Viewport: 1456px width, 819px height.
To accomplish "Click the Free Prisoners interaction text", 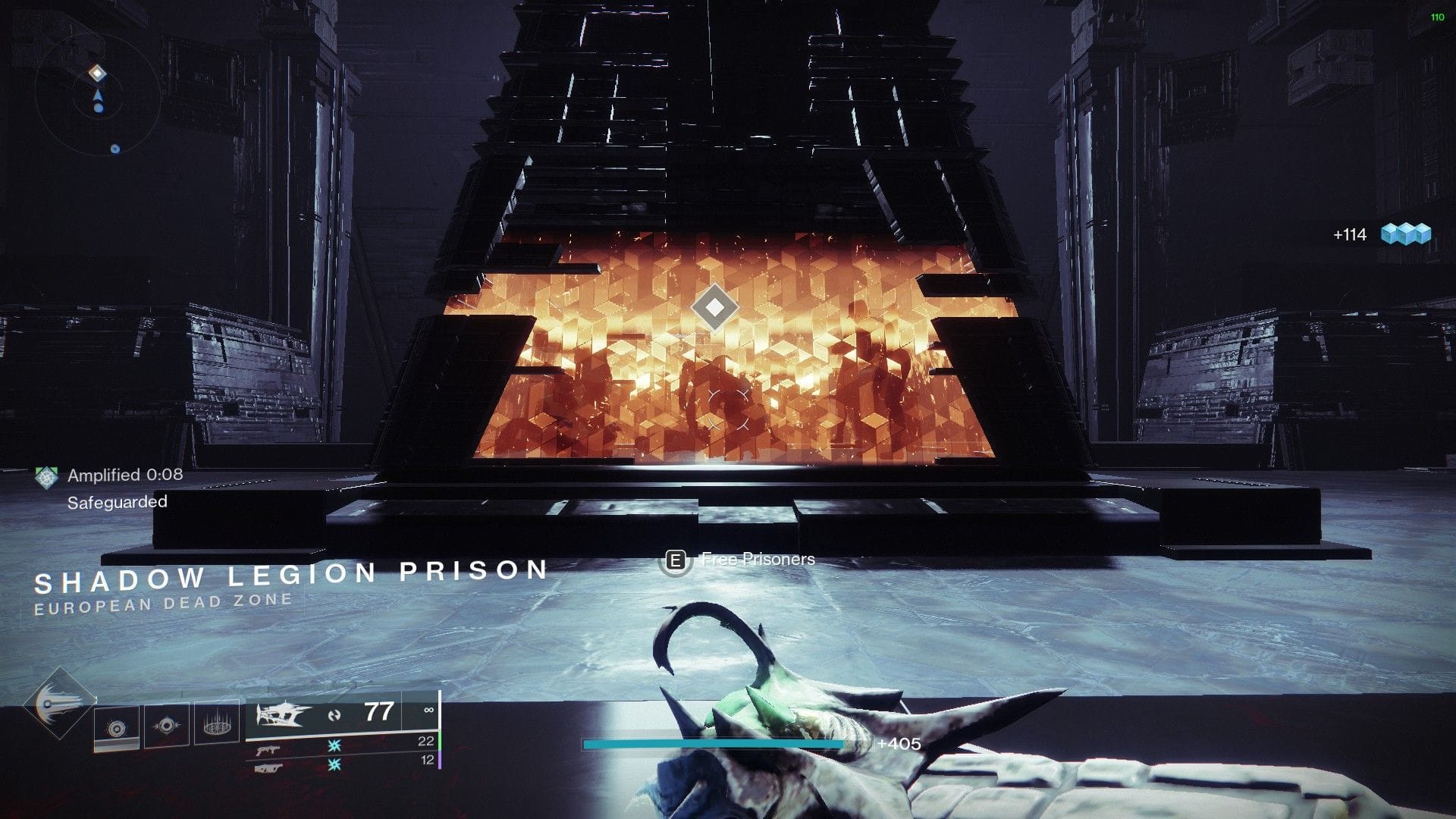I will (758, 559).
